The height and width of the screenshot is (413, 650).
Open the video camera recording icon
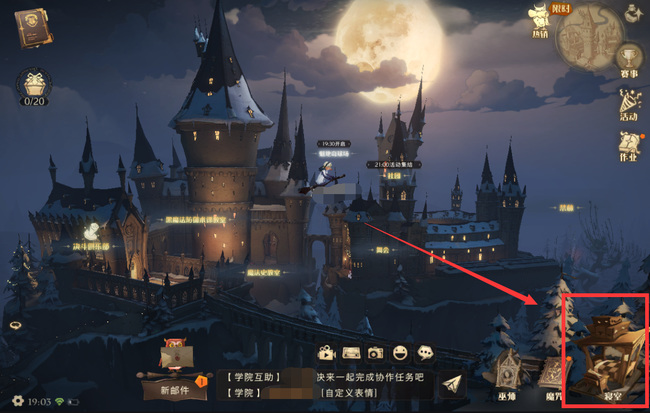coord(325,353)
